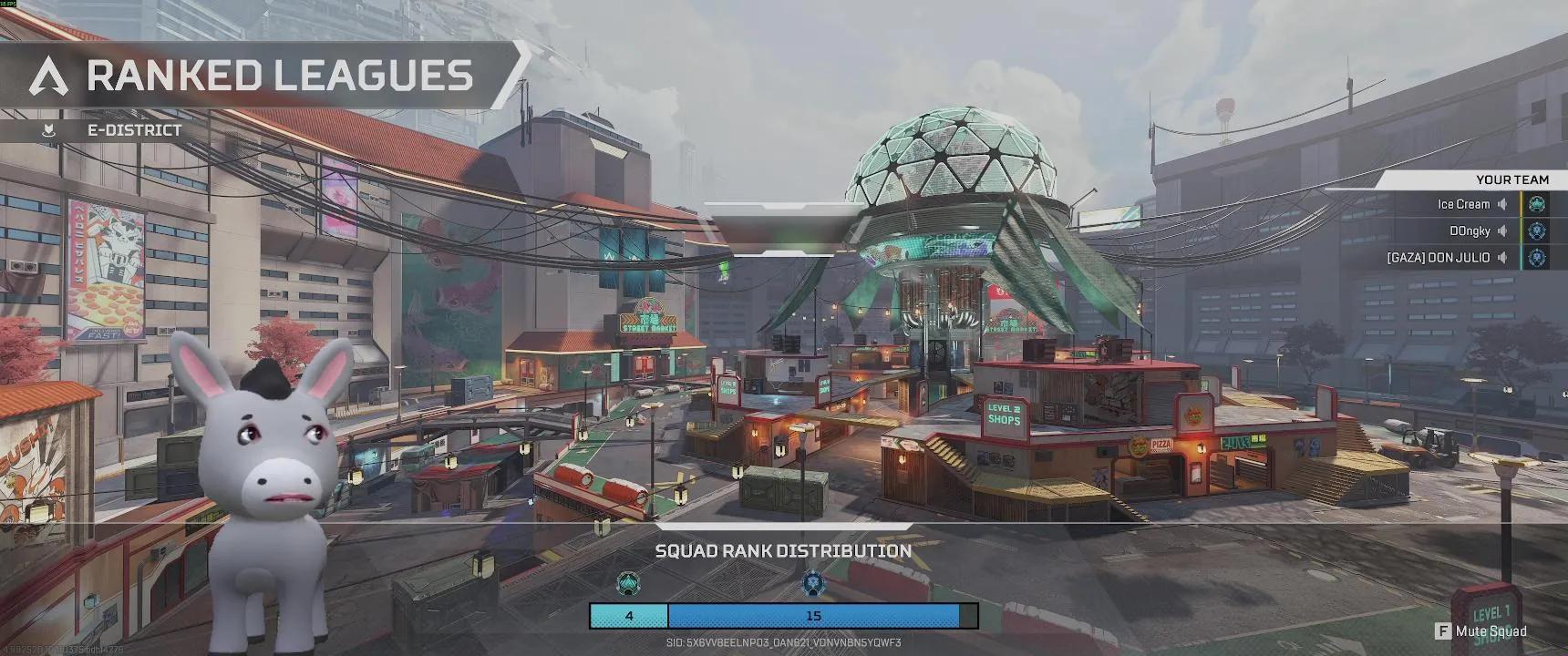Expand the Squad Rank Distribution section
This screenshot has height=656, width=1568.
[x=783, y=551]
